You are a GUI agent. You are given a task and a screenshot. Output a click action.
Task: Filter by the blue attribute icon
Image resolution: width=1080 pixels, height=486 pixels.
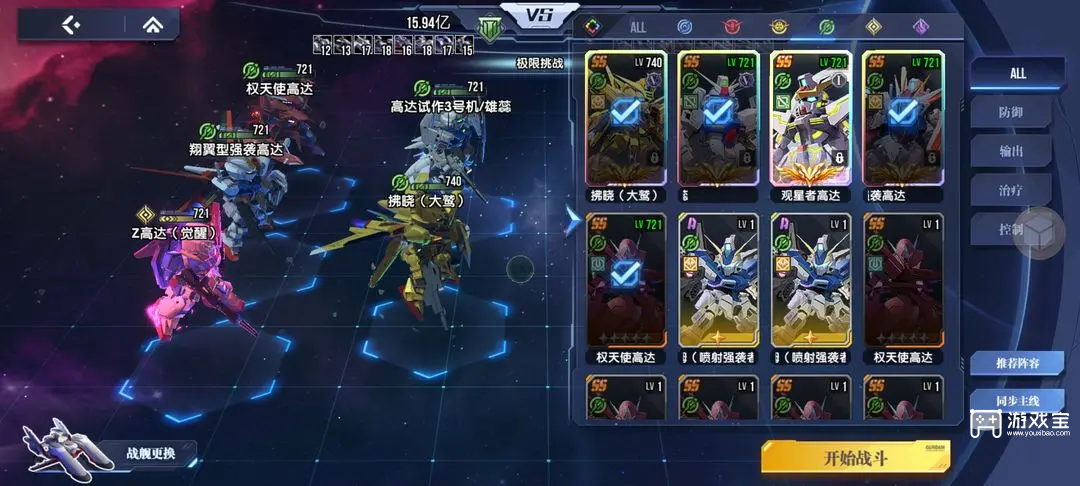pyautogui.click(x=684, y=27)
